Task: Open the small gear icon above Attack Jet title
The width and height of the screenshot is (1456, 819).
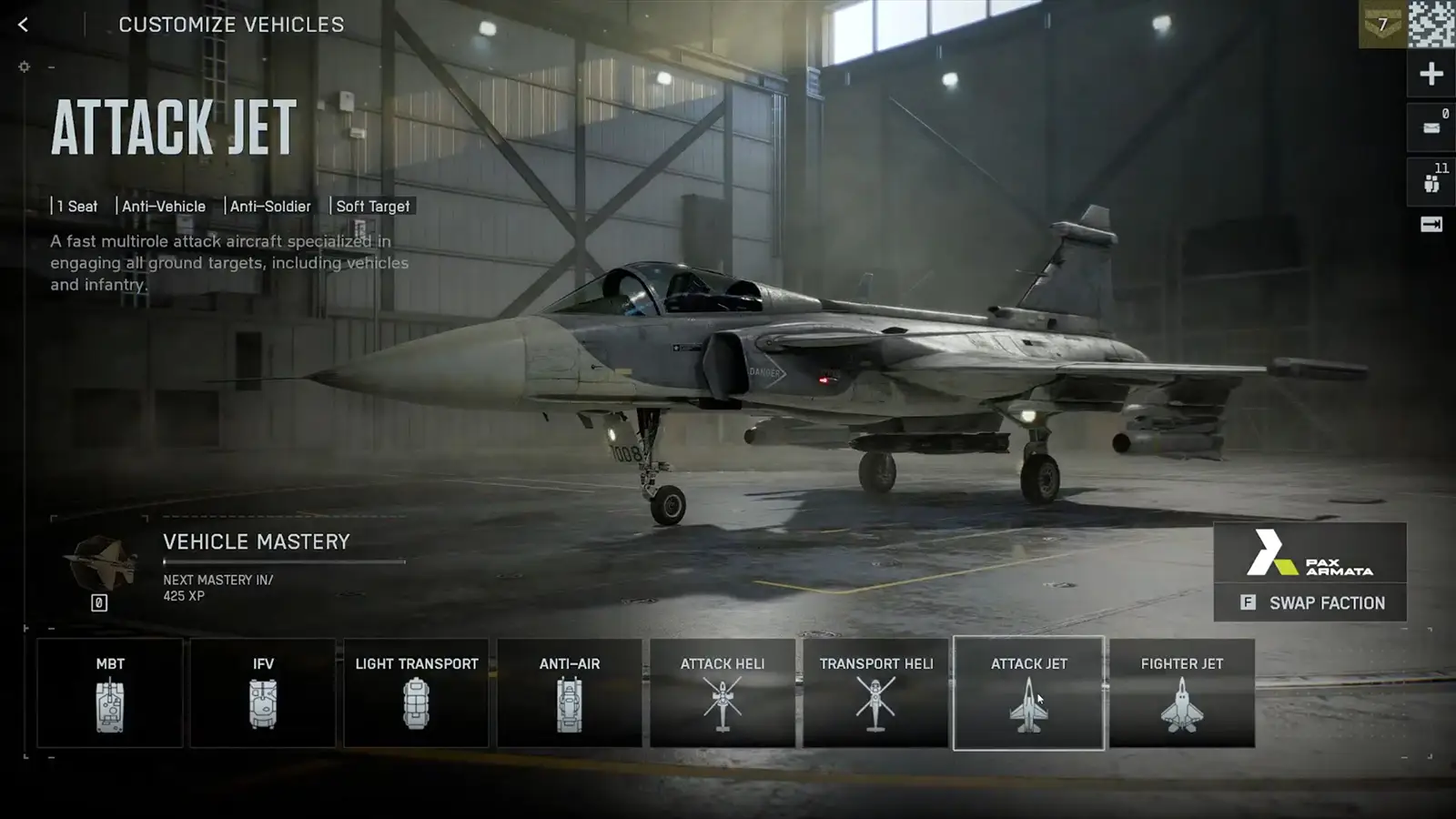Action: (x=24, y=66)
